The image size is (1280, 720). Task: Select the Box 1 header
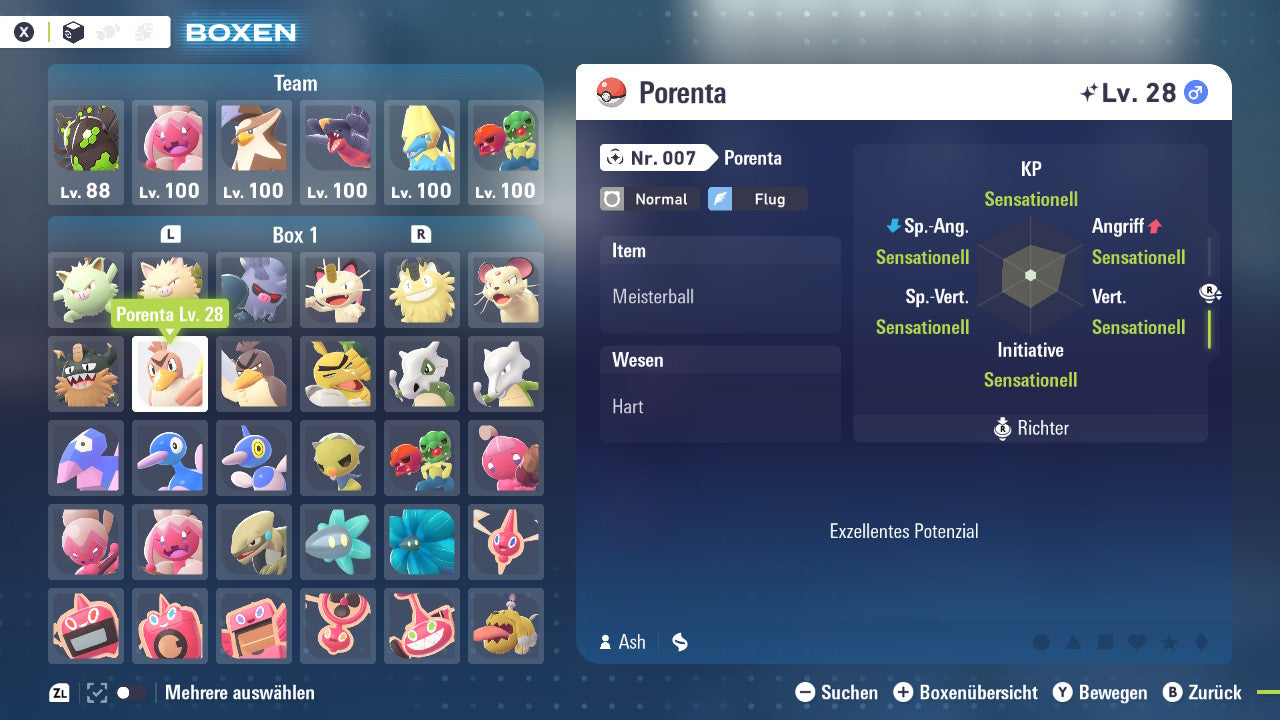tap(294, 235)
